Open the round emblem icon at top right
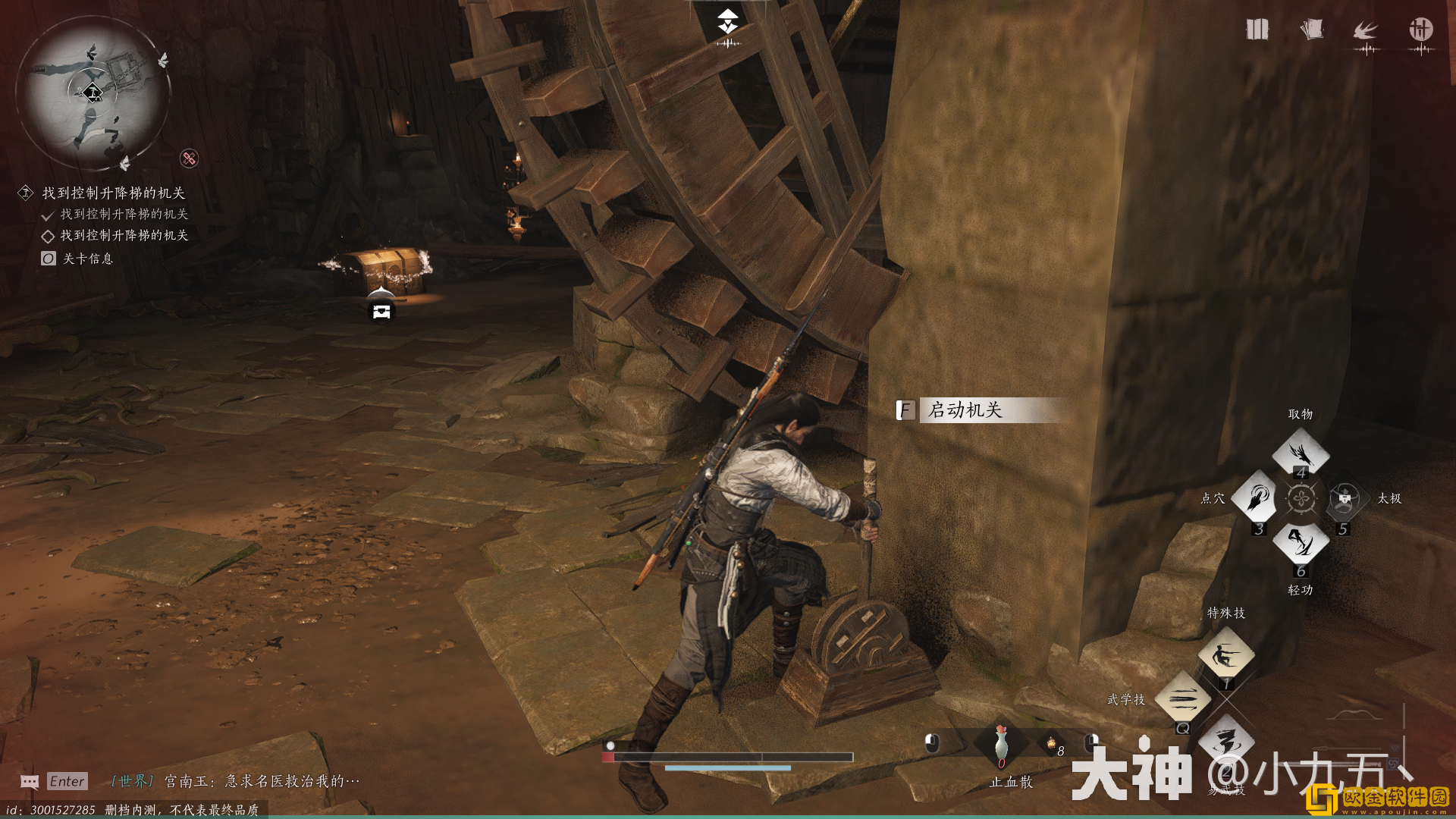The image size is (1456, 819). [x=1420, y=30]
